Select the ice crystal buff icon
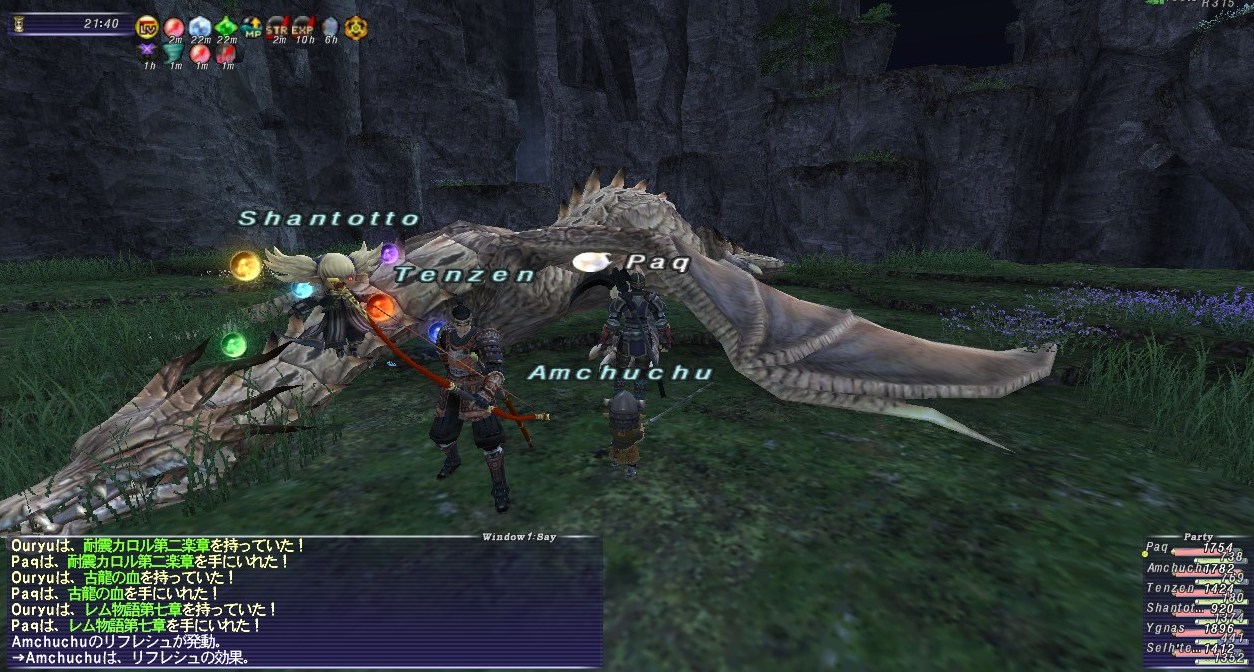1254x672 pixels. [200, 27]
